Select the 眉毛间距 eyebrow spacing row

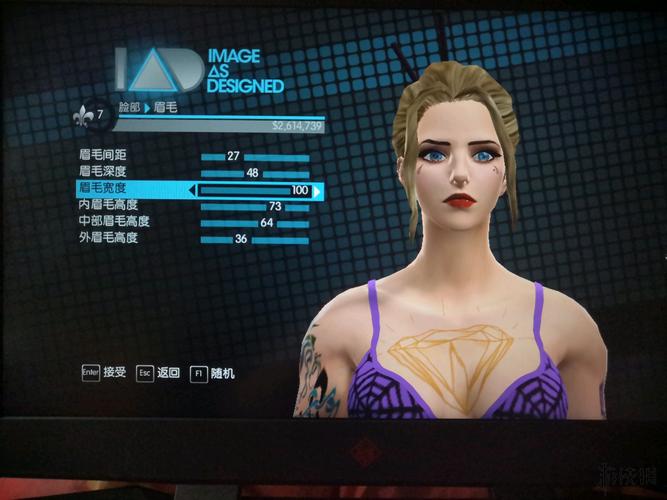click(102, 156)
